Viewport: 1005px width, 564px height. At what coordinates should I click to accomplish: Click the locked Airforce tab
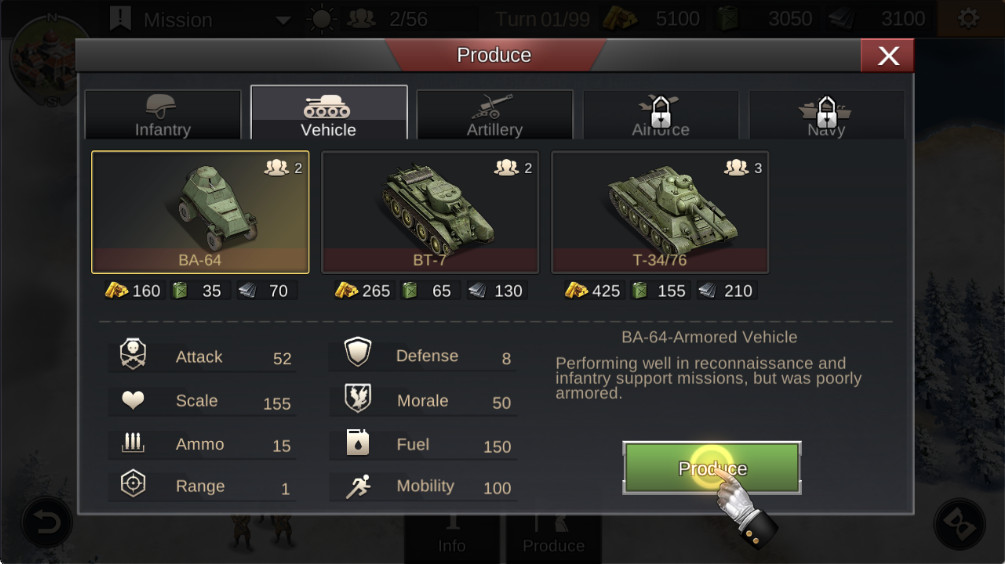(x=660, y=114)
